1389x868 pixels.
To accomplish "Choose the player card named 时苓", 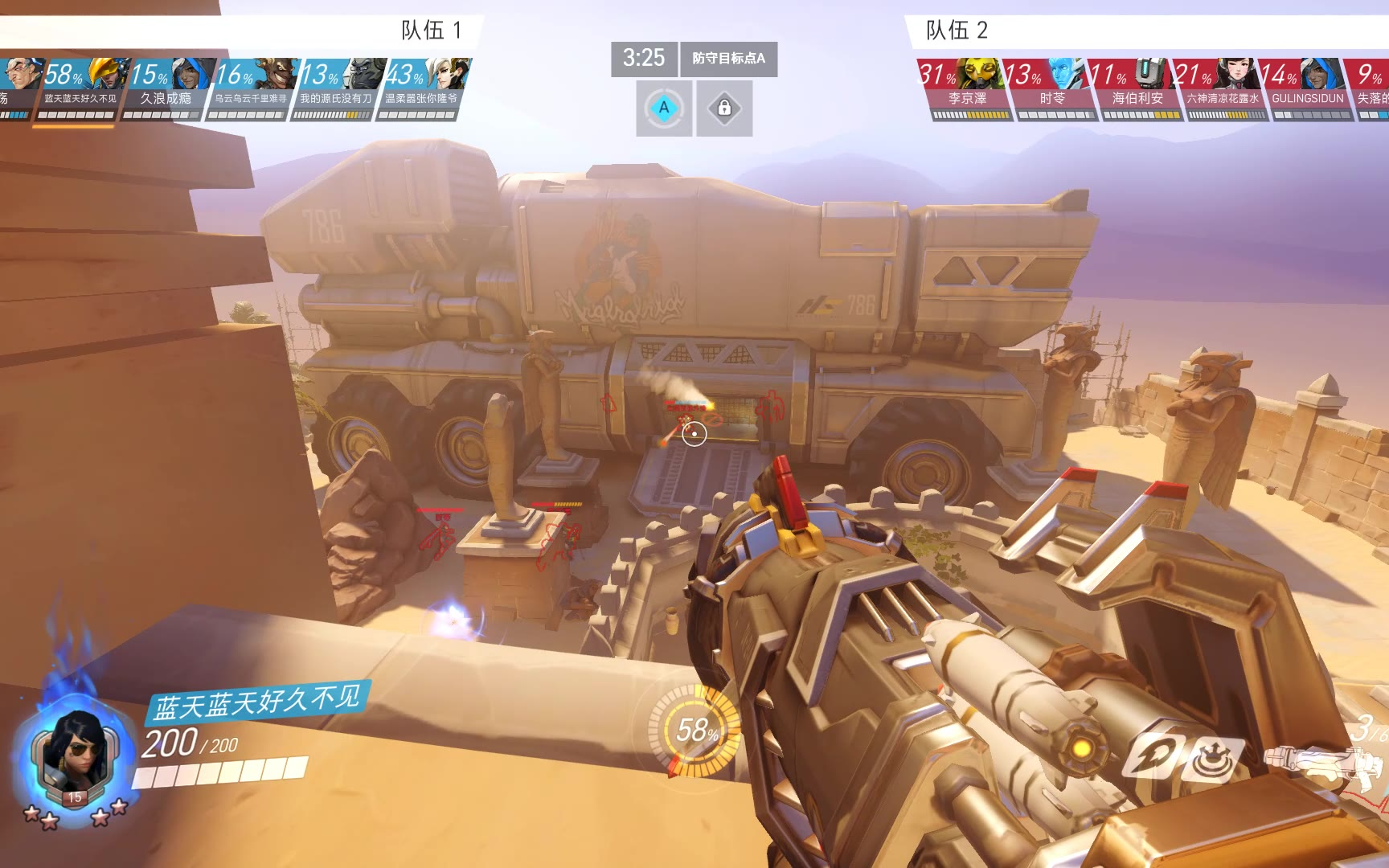I will click(x=1051, y=89).
